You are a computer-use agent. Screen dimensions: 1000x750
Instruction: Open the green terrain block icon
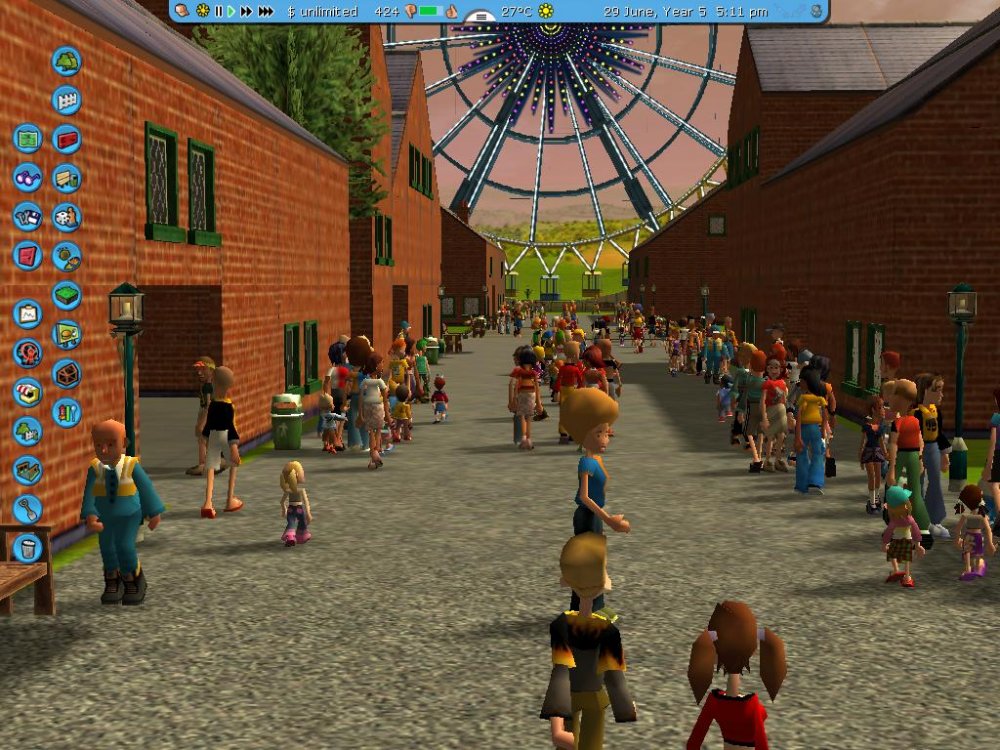pyautogui.click(x=66, y=295)
